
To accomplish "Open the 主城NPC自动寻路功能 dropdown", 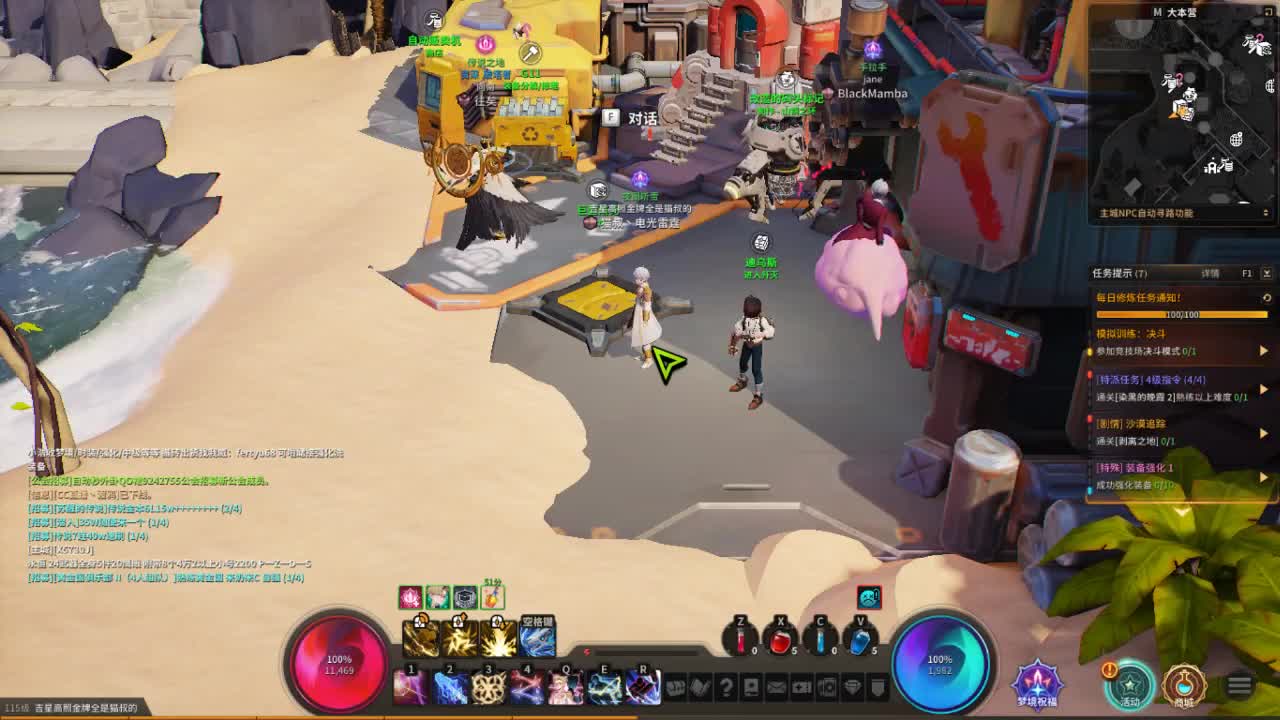I will click(1266, 213).
